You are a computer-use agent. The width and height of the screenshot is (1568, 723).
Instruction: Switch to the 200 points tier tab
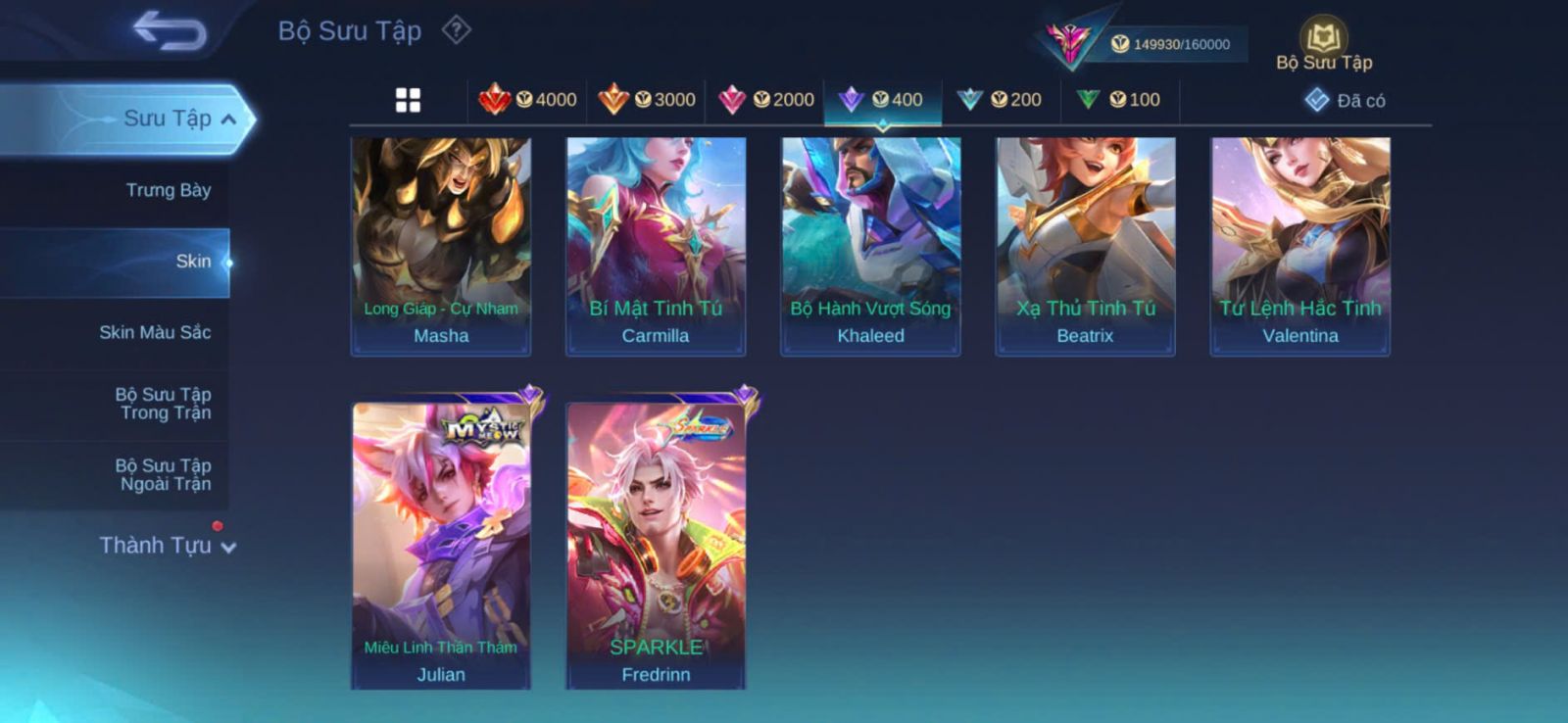1001,100
